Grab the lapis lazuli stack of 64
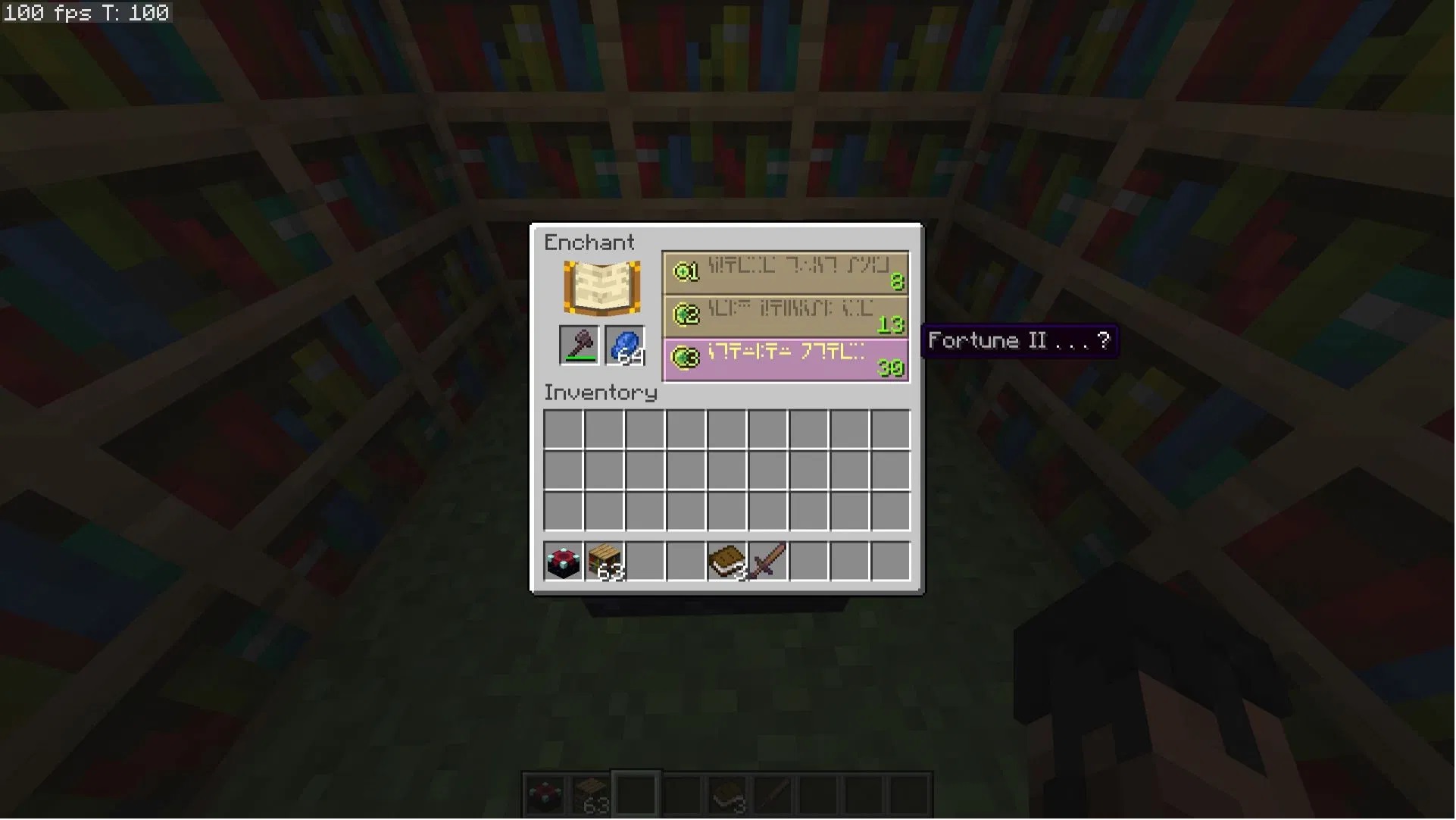This screenshot has height=820, width=1456. tap(625, 346)
